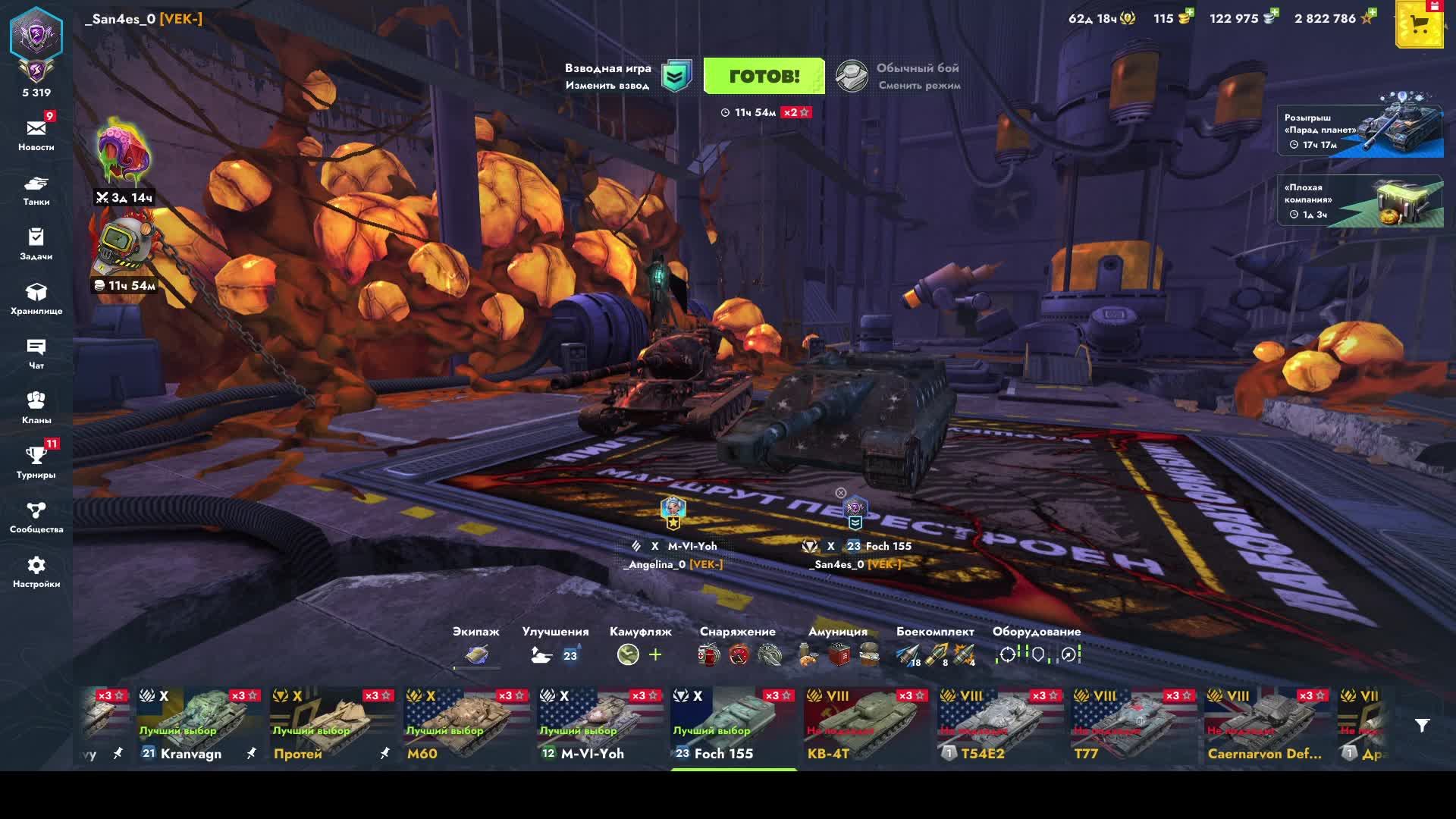Open Хранилище storage
1456x819 pixels.
[36, 299]
